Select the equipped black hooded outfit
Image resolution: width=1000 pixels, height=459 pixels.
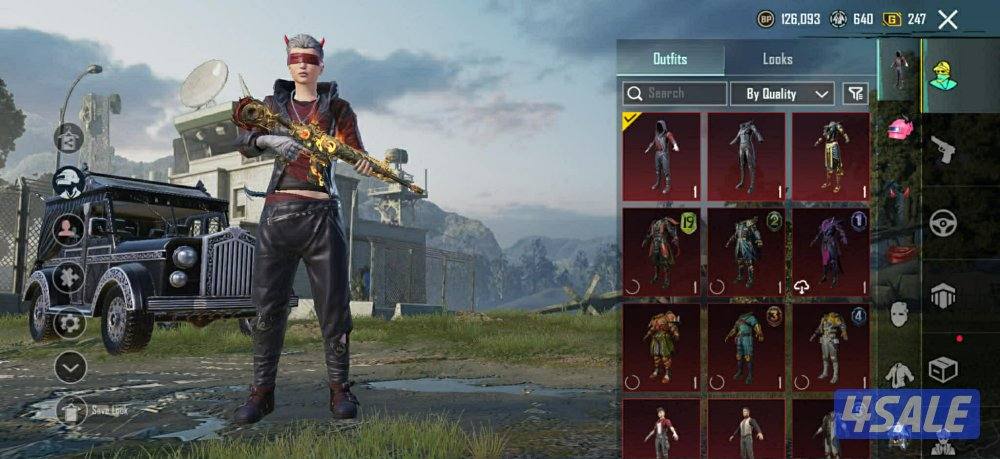coord(661,155)
